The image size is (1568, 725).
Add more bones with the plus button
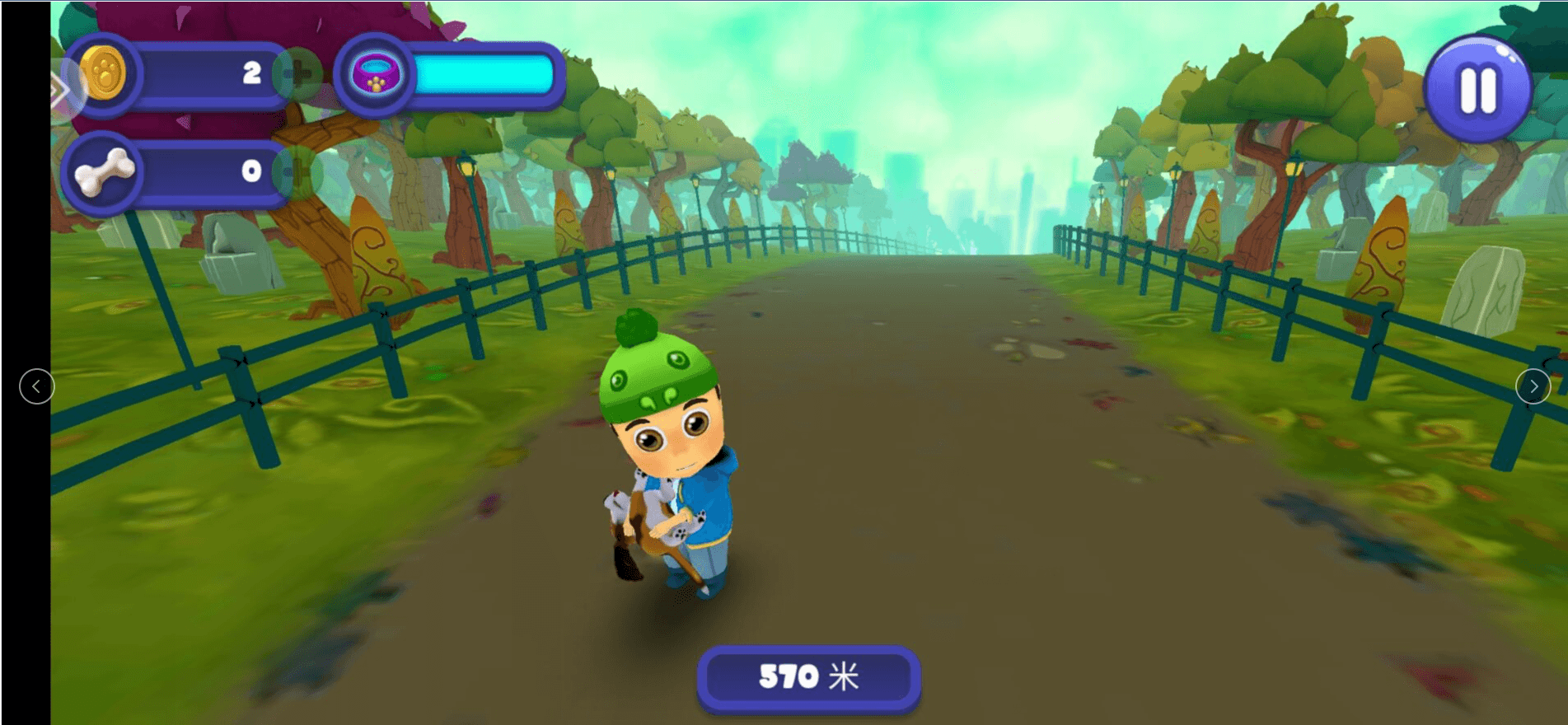click(x=297, y=171)
